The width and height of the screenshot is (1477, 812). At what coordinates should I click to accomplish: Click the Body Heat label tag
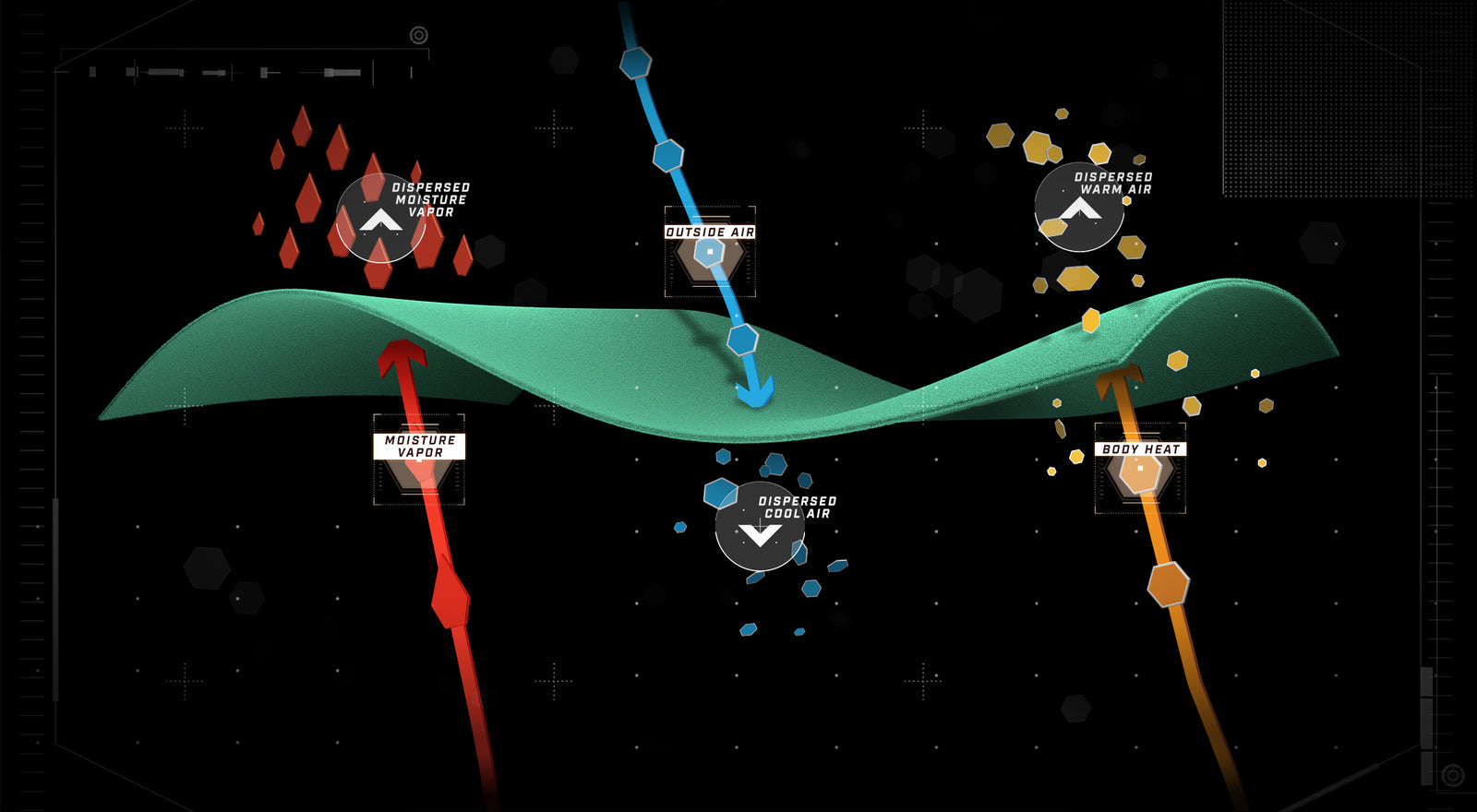point(1140,449)
